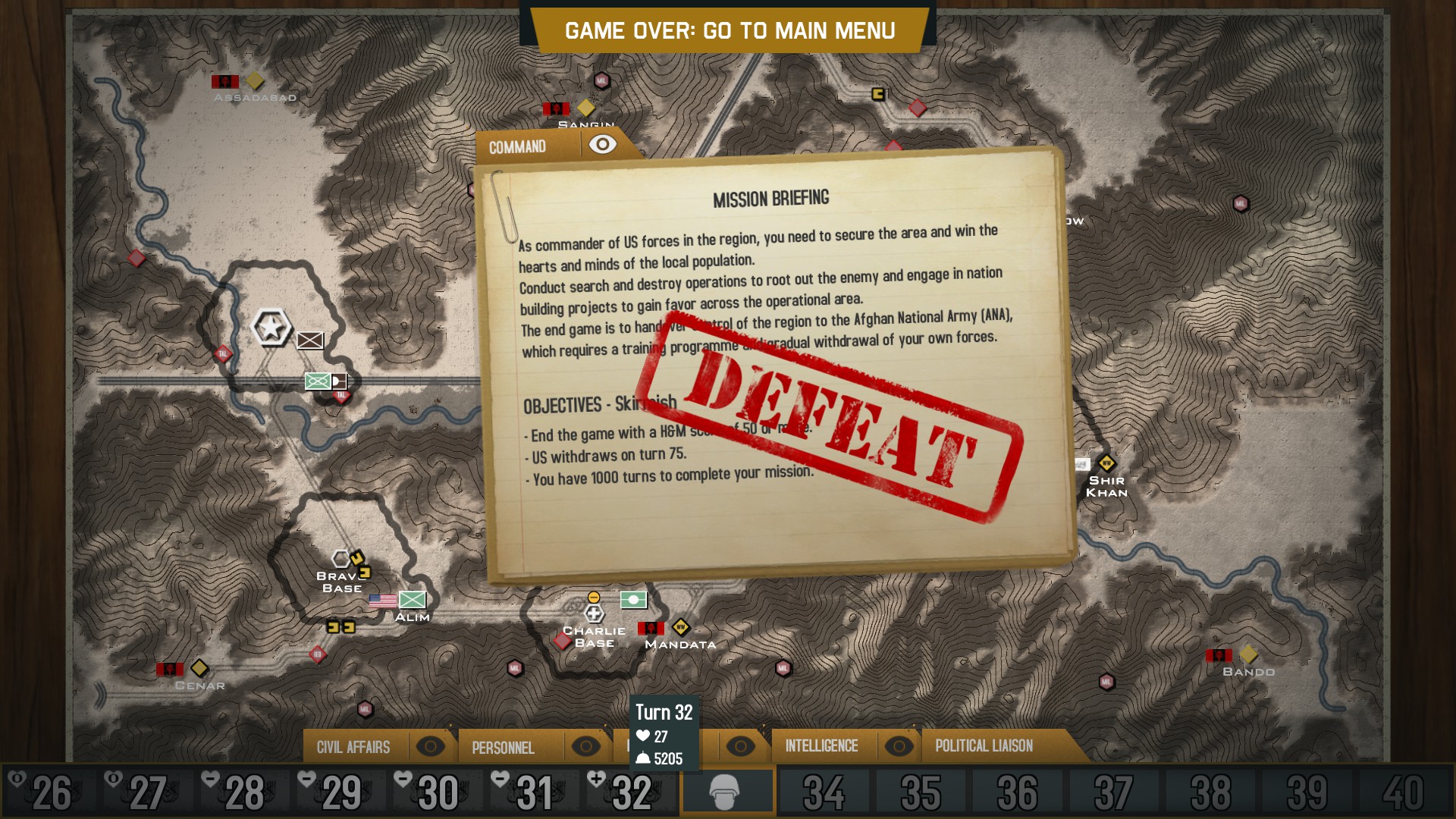Viewport: 1456px width, 819px height.
Task: Select the Charlie Base marker
Action: 594,613
